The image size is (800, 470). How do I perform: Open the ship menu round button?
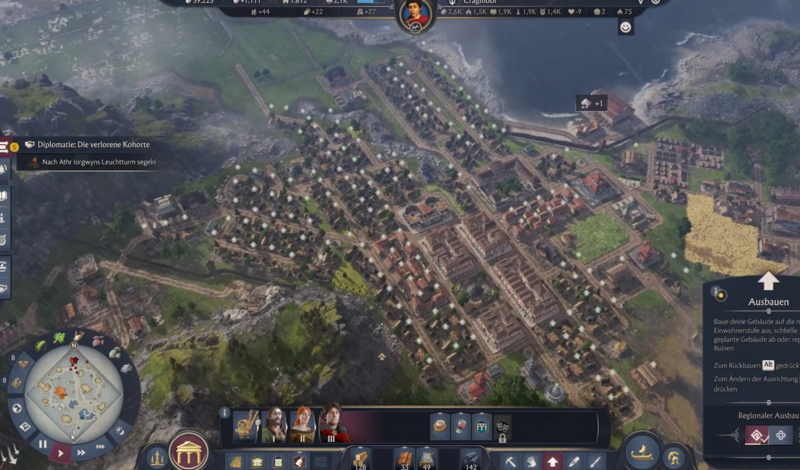641,451
